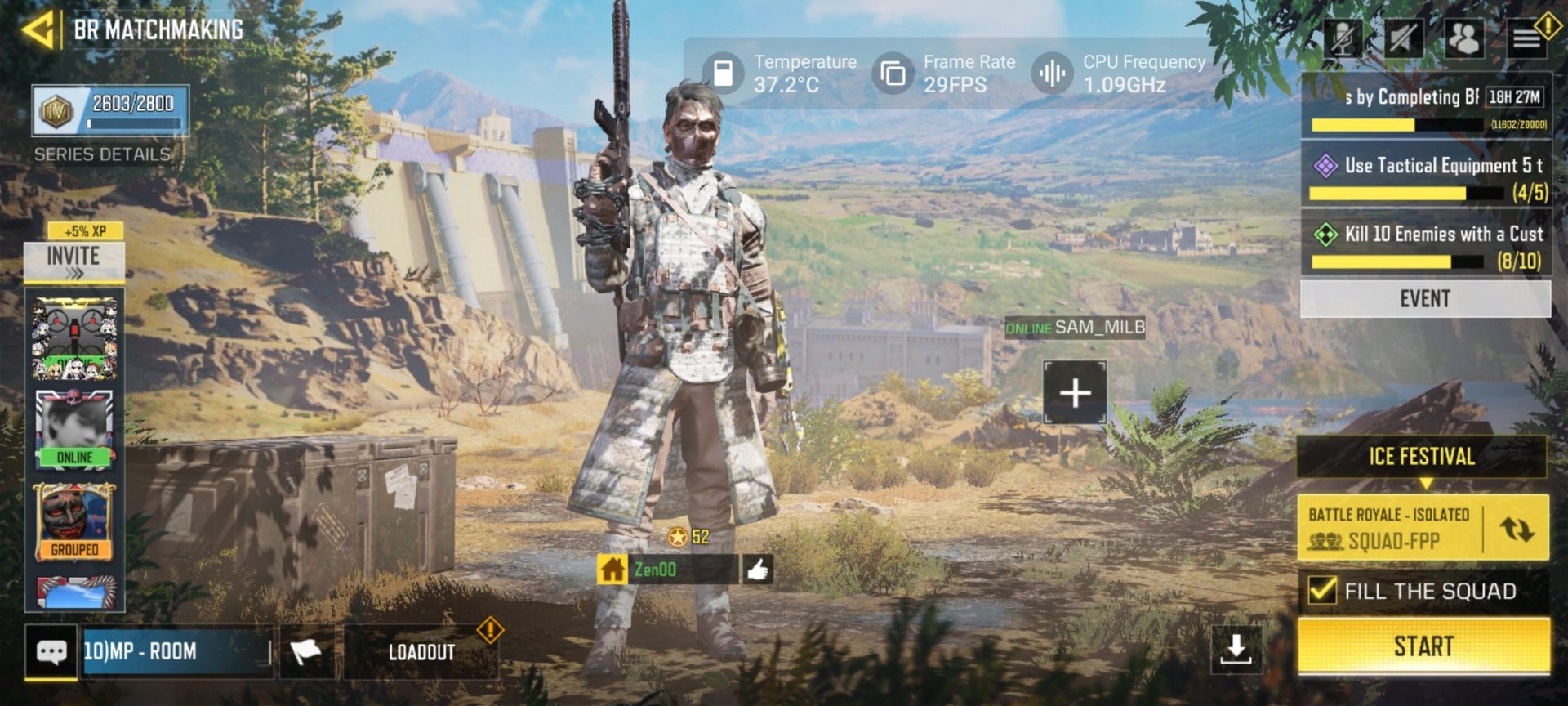Like Zen00 with the thumbs-up button
Image resolution: width=1568 pixels, height=706 pixels.
click(757, 570)
